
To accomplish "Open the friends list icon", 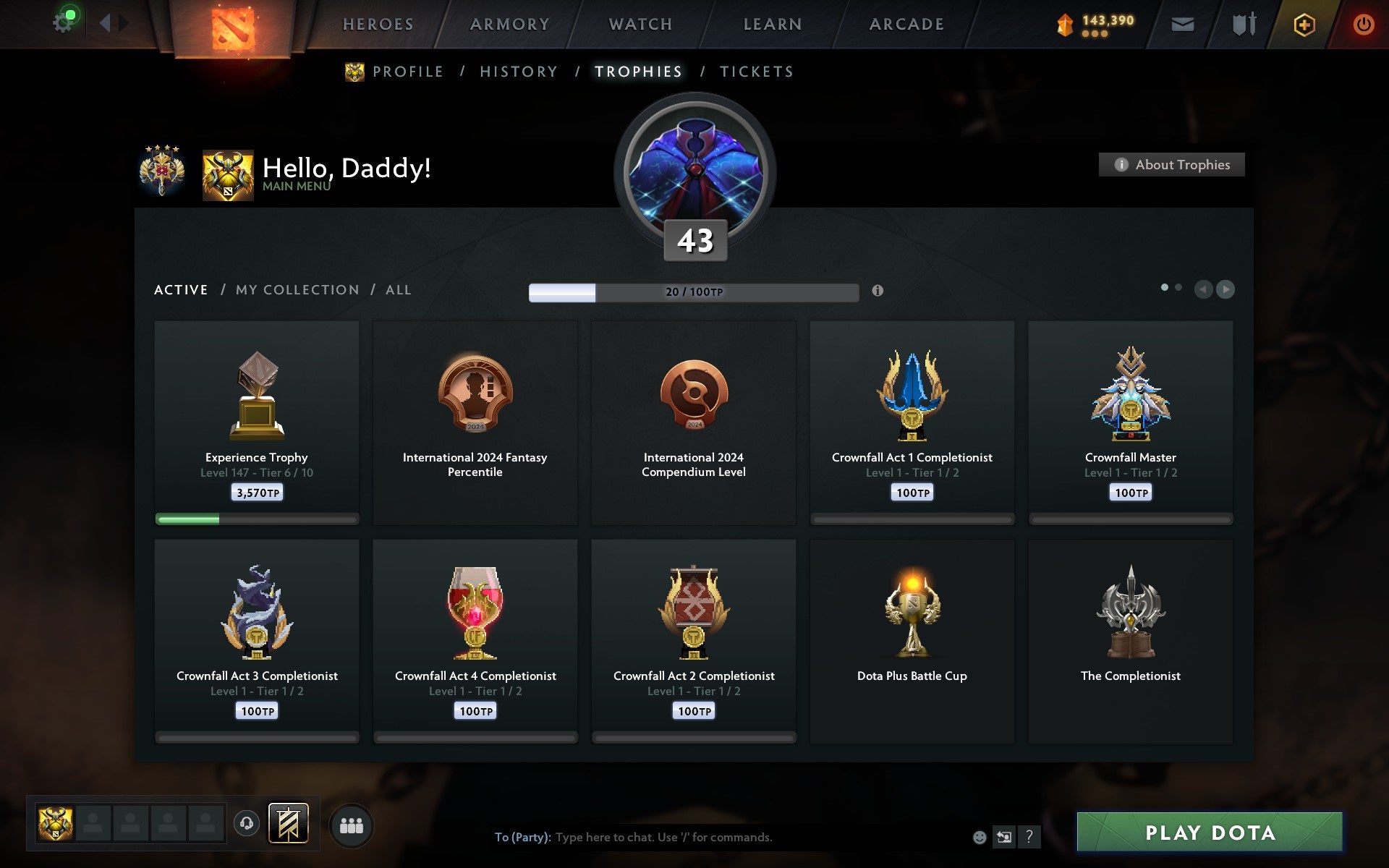I will click(x=352, y=825).
